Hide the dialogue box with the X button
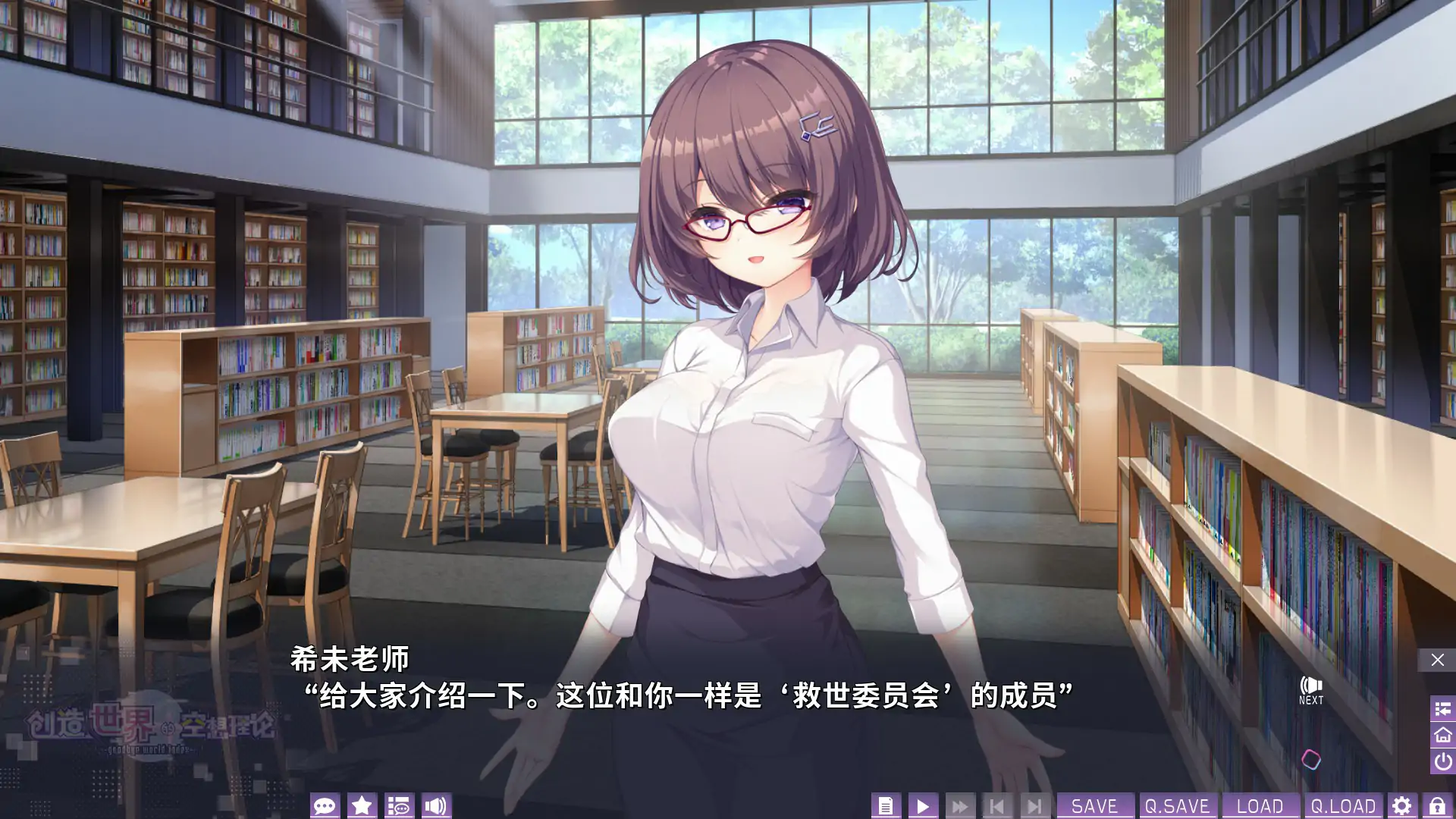Screen dimensions: 1456x819 (1436, 658)
